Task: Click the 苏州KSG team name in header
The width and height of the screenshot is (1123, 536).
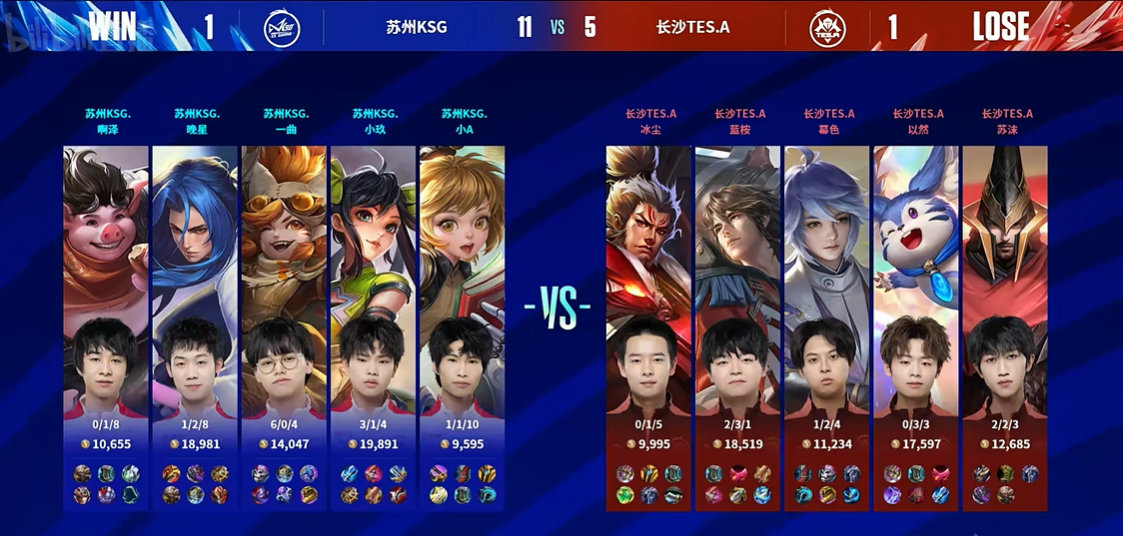Action: (x=416, y=27)
